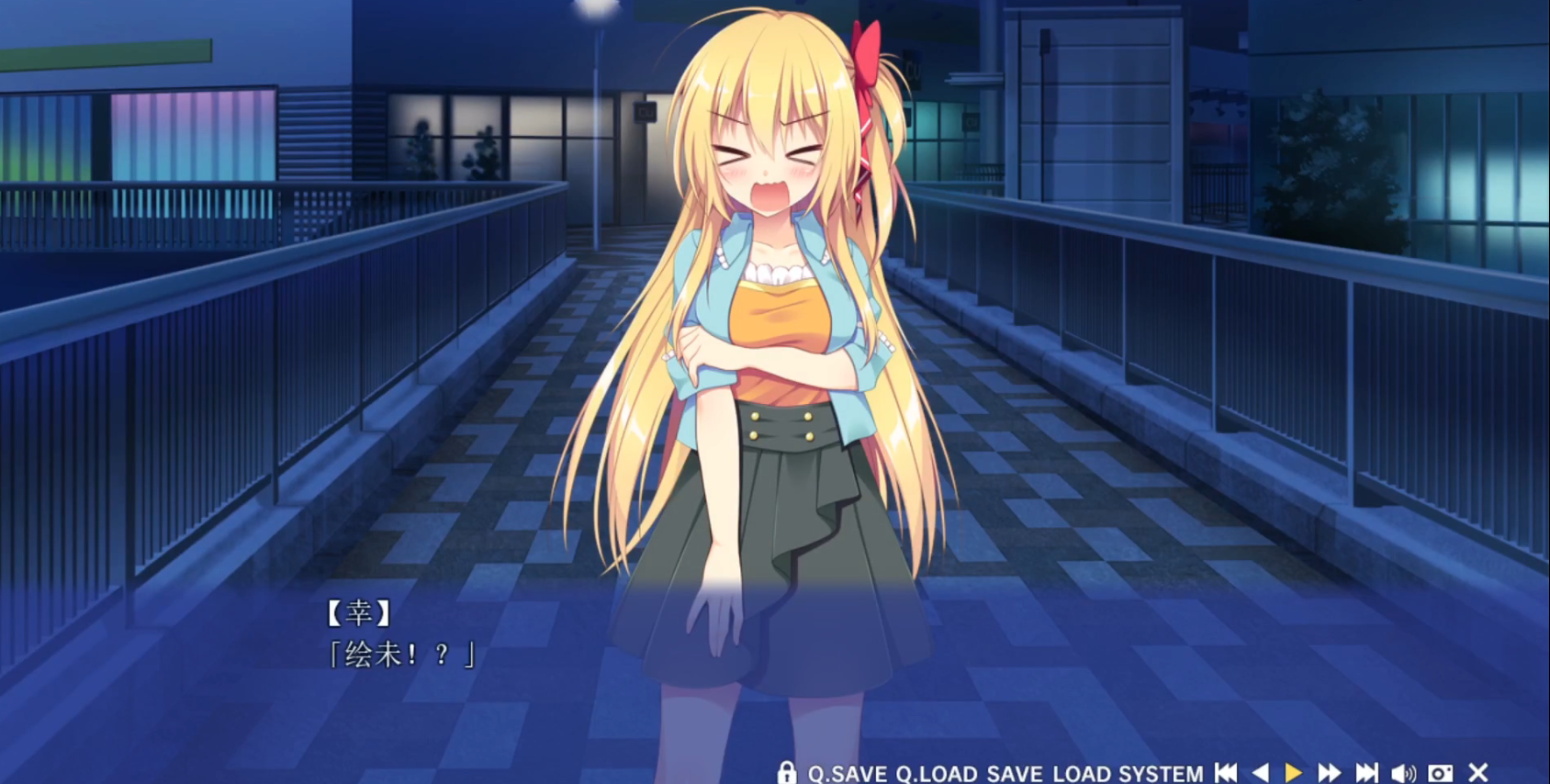This screenshot has height=784, width=1550.
Task: Take a screenshot with the camera icon
Action: tap(1440, 773)
